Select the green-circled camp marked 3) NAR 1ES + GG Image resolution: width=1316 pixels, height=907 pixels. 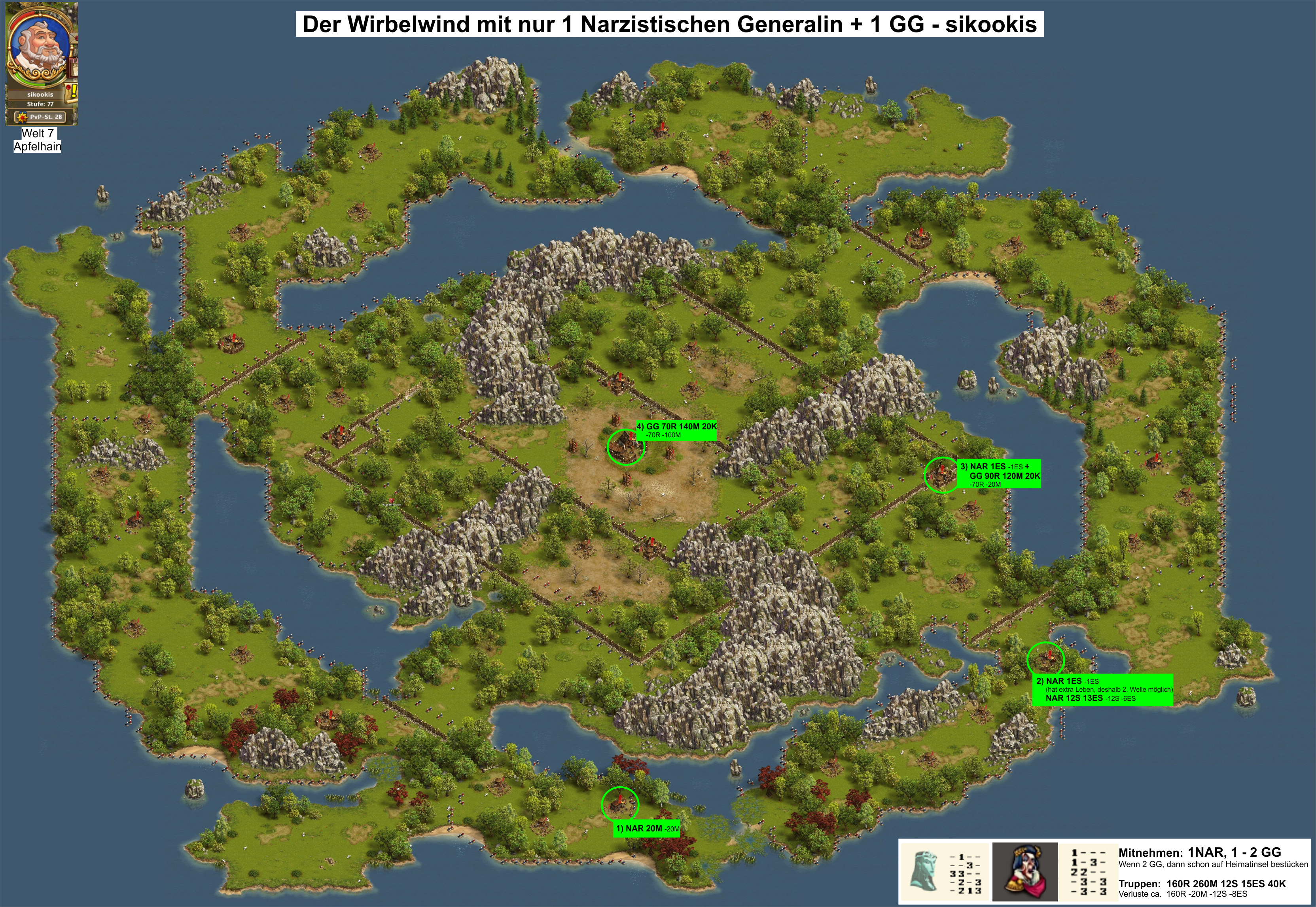click(x=942, y=474)
